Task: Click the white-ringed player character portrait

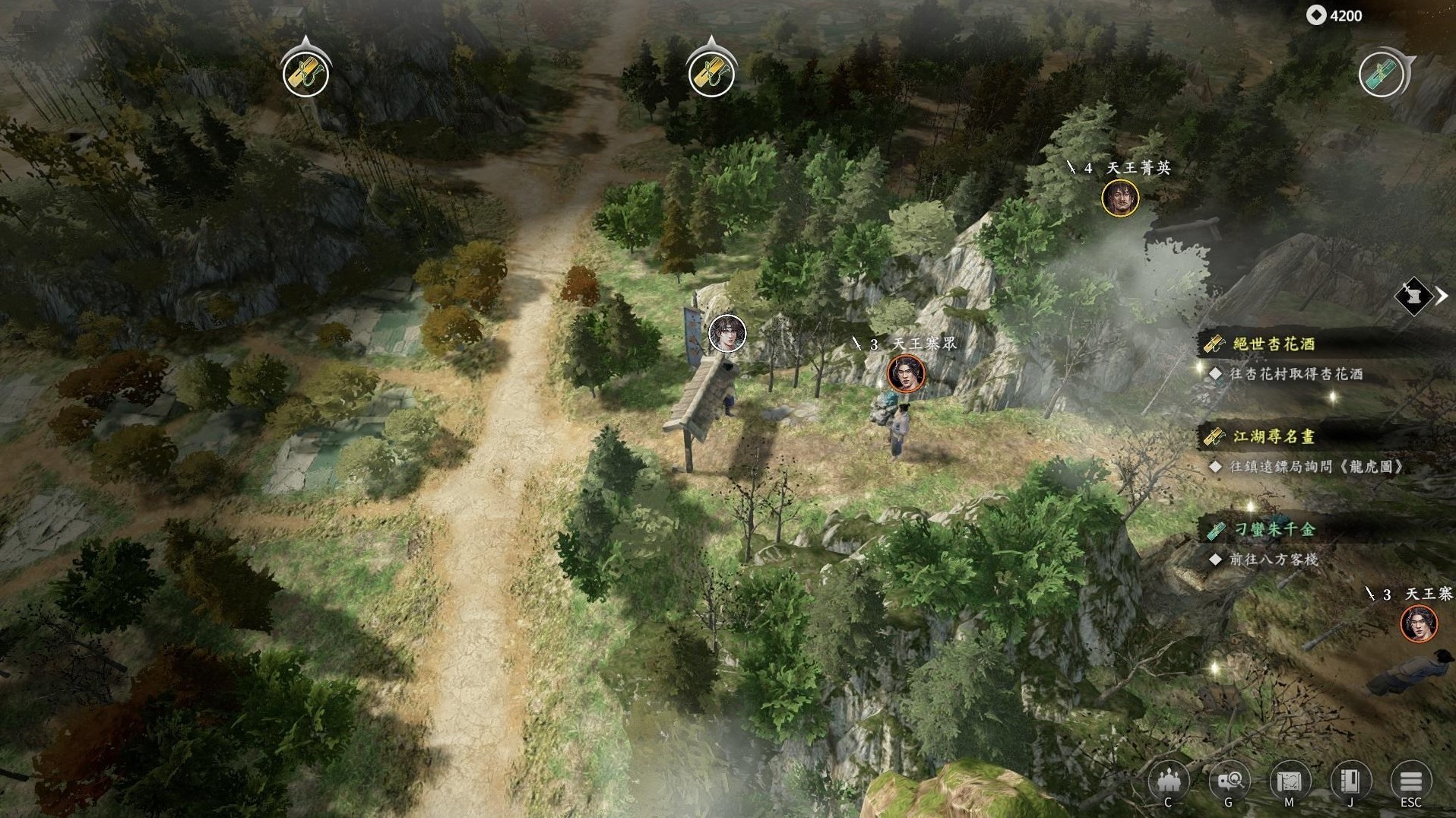Action: tap(727, 333)
